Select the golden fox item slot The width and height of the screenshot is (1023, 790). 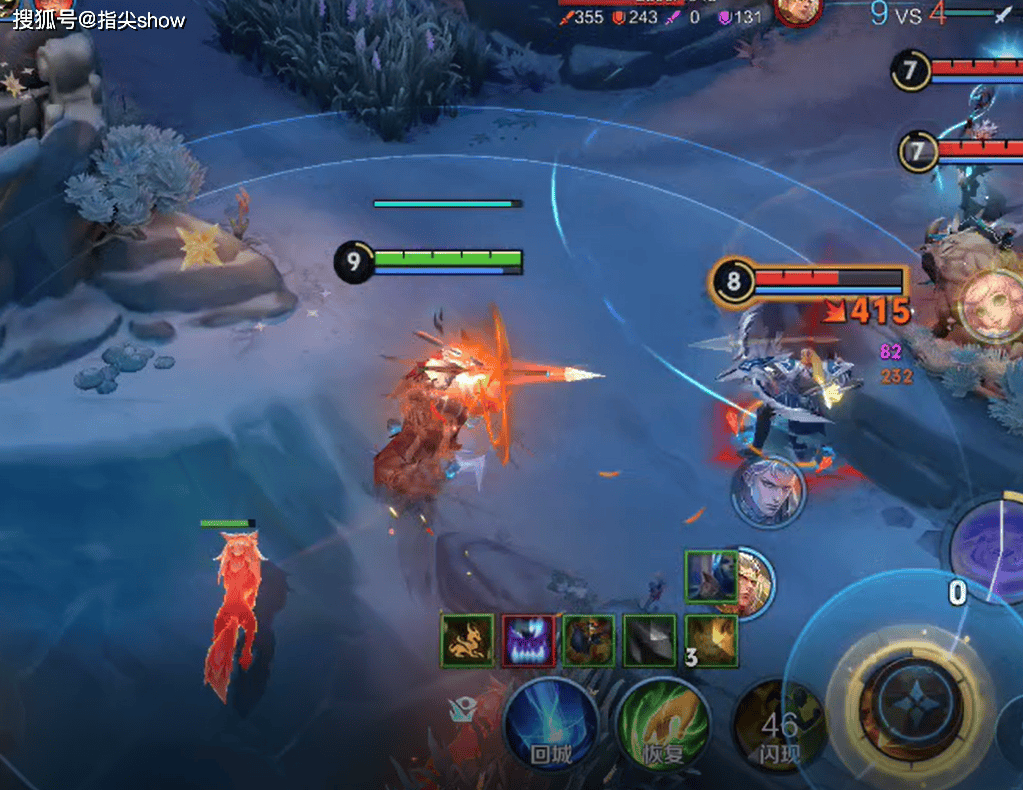[x=467, y=641]
